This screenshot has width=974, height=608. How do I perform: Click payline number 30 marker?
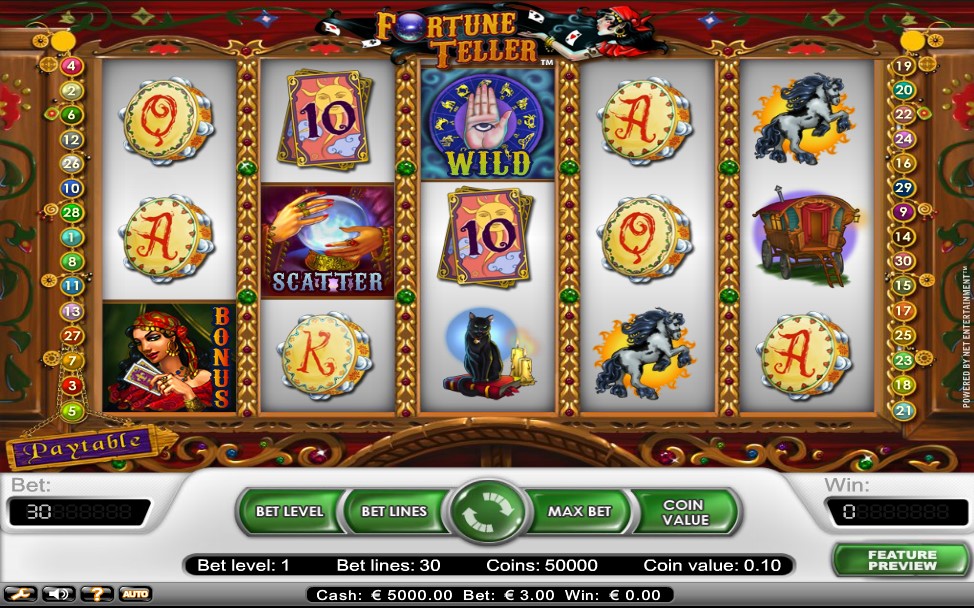click(x=903, y=261)
